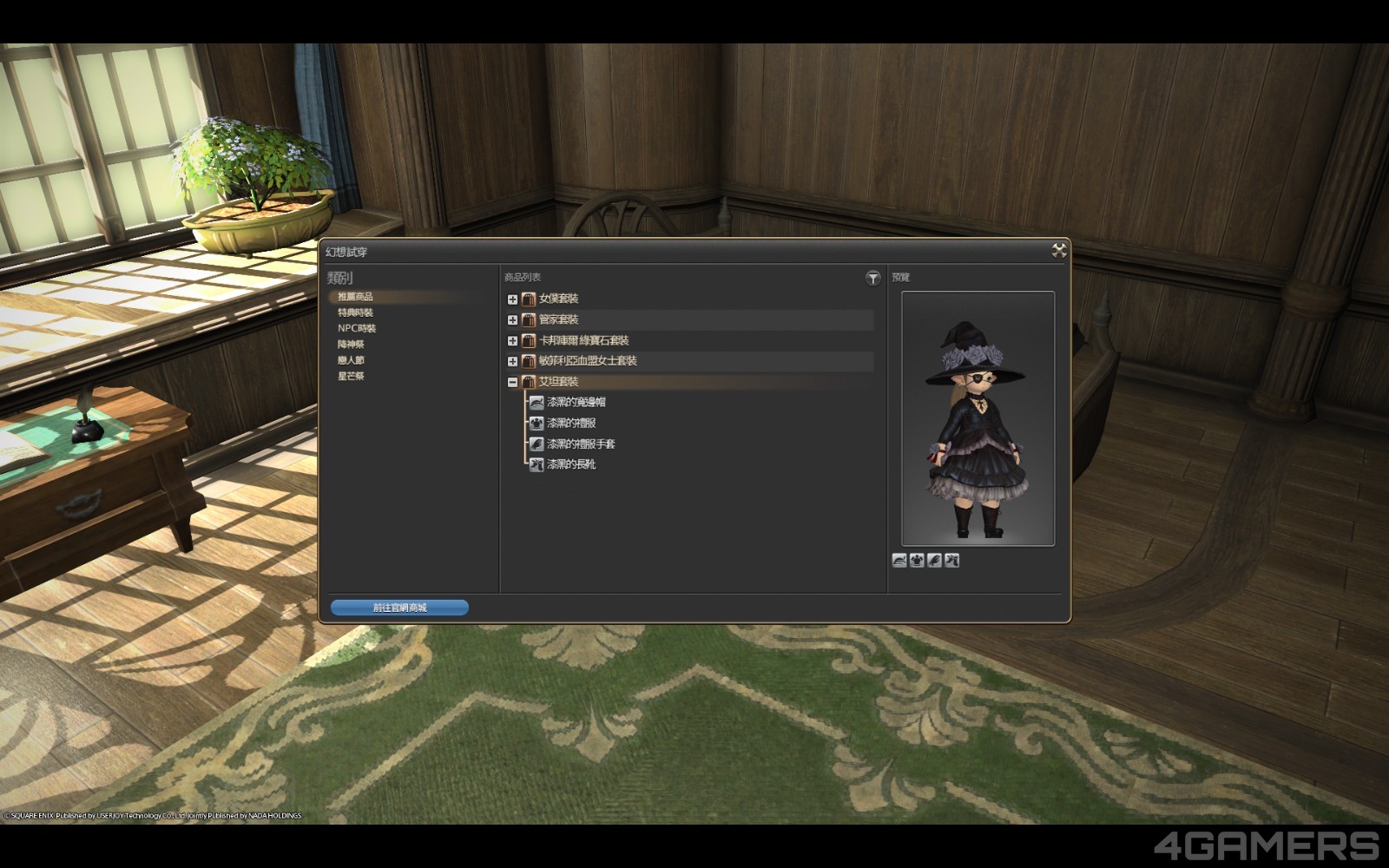The height and width of the screenshot is (868, 1389).
Task: Click the hat item icon beside 漆黑的寬邊帽
Action: 537,402
